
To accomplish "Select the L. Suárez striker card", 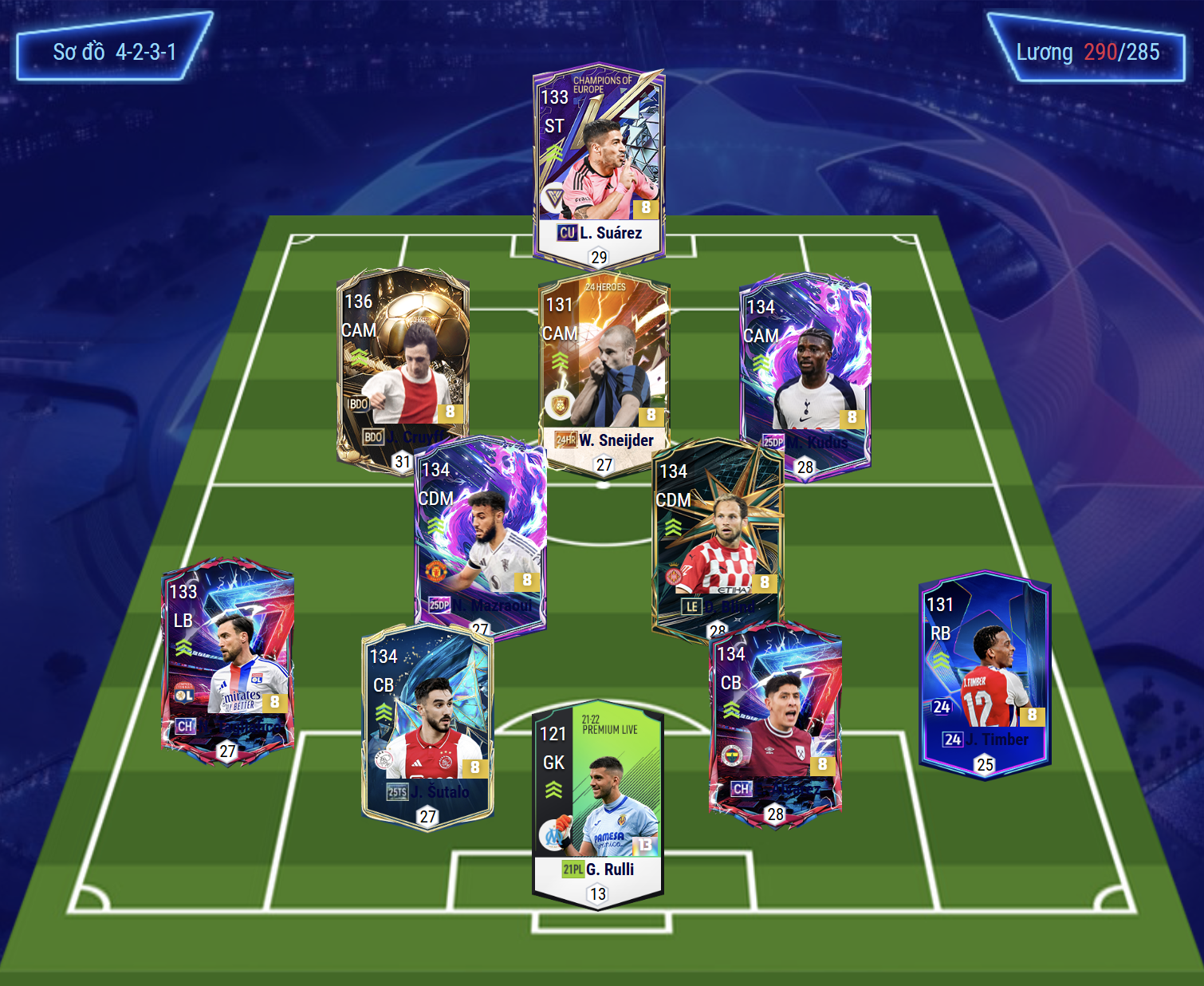I will click(x=598, y=160).
